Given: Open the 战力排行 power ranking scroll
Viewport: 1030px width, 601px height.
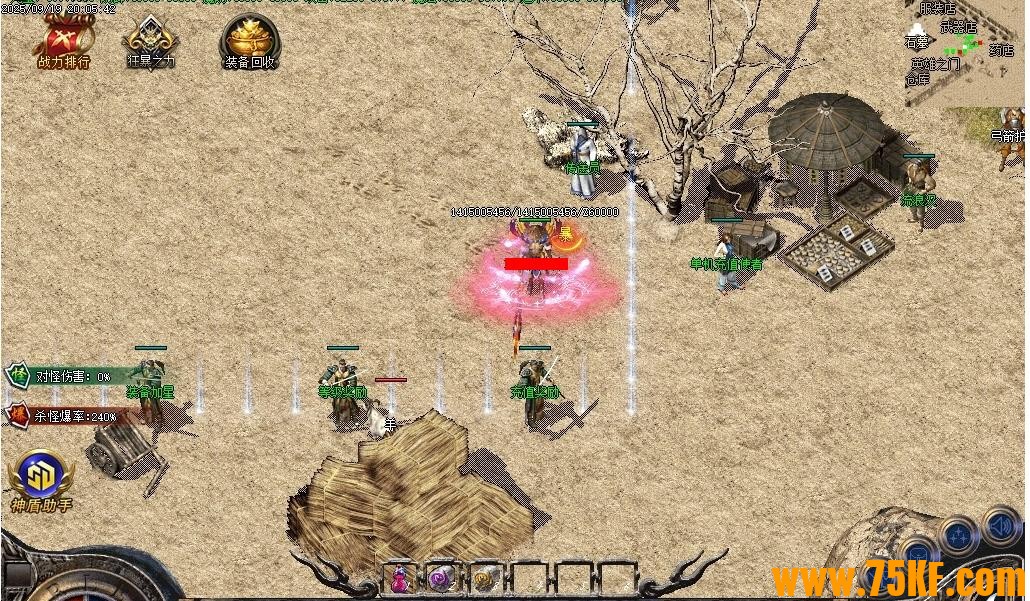Looking at the screenshot, I should (64, 42).
